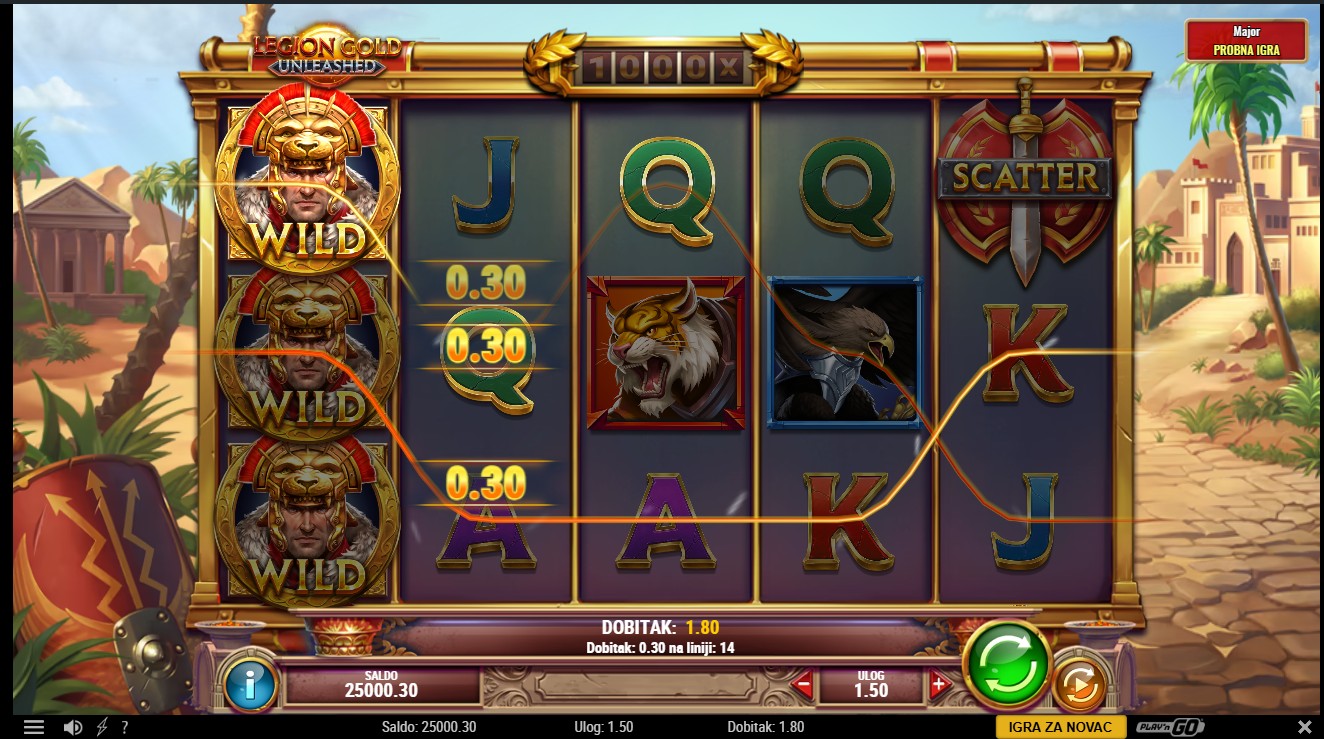This screenshot has width=1324, height=739.
Task: Open the blue info paytable button
Action: [249, 684]
